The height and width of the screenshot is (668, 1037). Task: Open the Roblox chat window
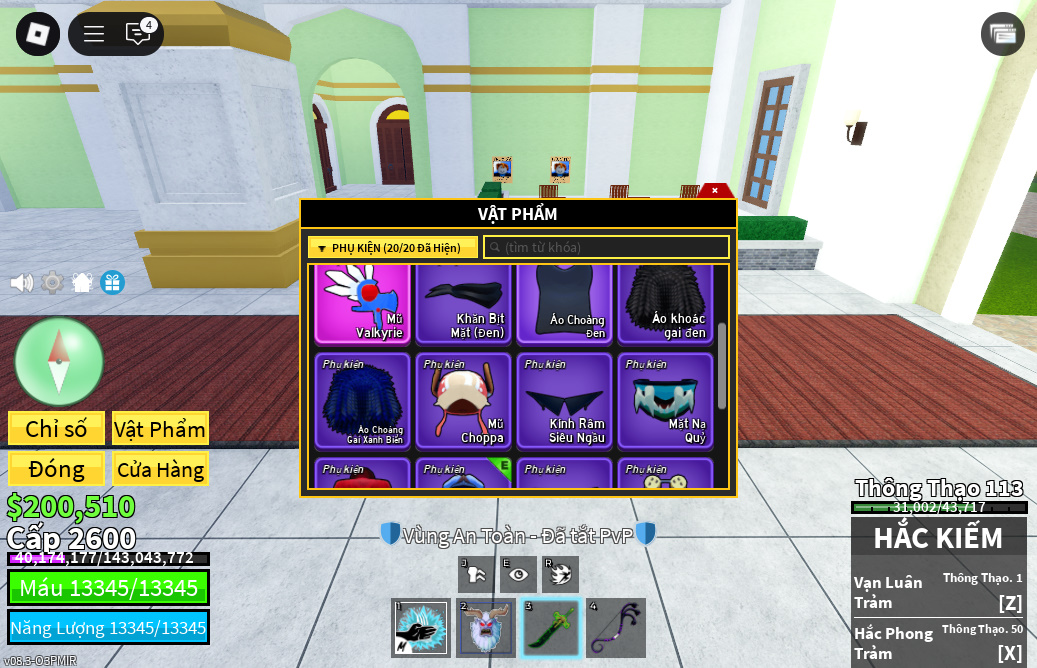(138, 34)
